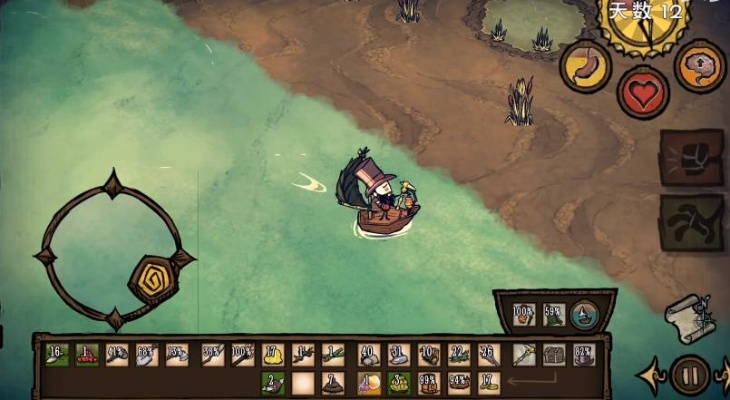This screenshot has width=730, height=400.
Task: Tap the grabbing hand pickup button
Action: (692, 222)
